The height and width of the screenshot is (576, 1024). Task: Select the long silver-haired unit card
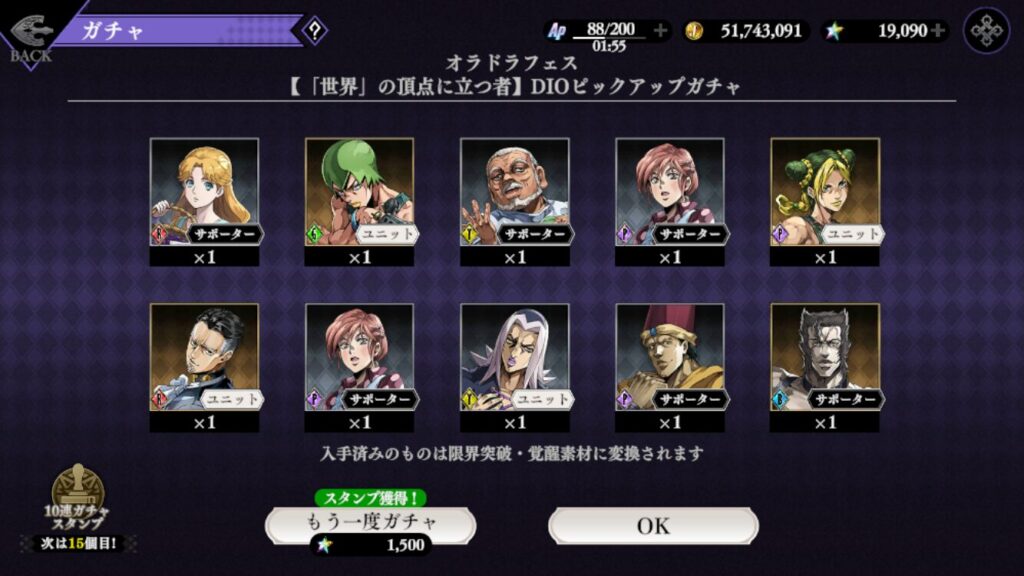pos(514,357)
